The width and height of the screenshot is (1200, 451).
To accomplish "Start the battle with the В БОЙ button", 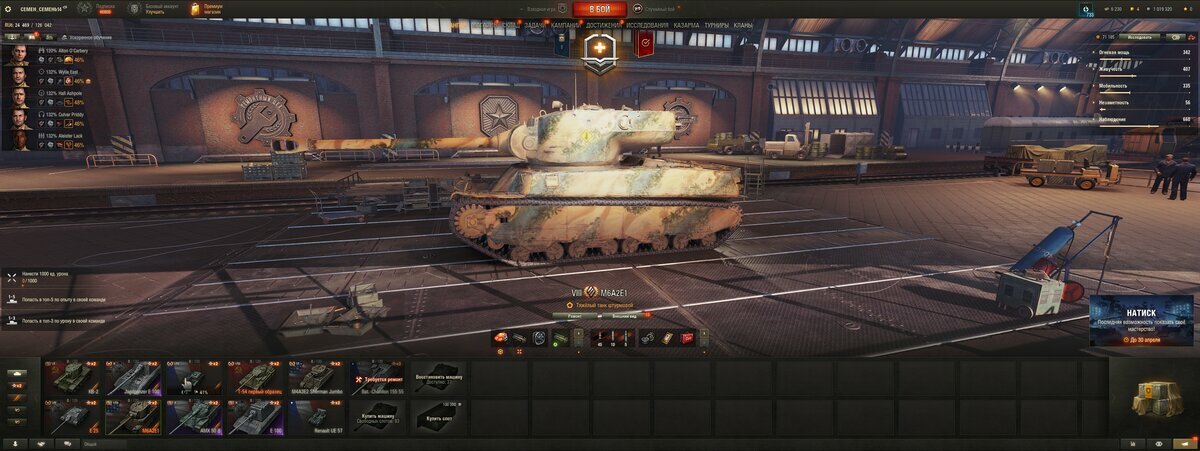I will [599, 9].
